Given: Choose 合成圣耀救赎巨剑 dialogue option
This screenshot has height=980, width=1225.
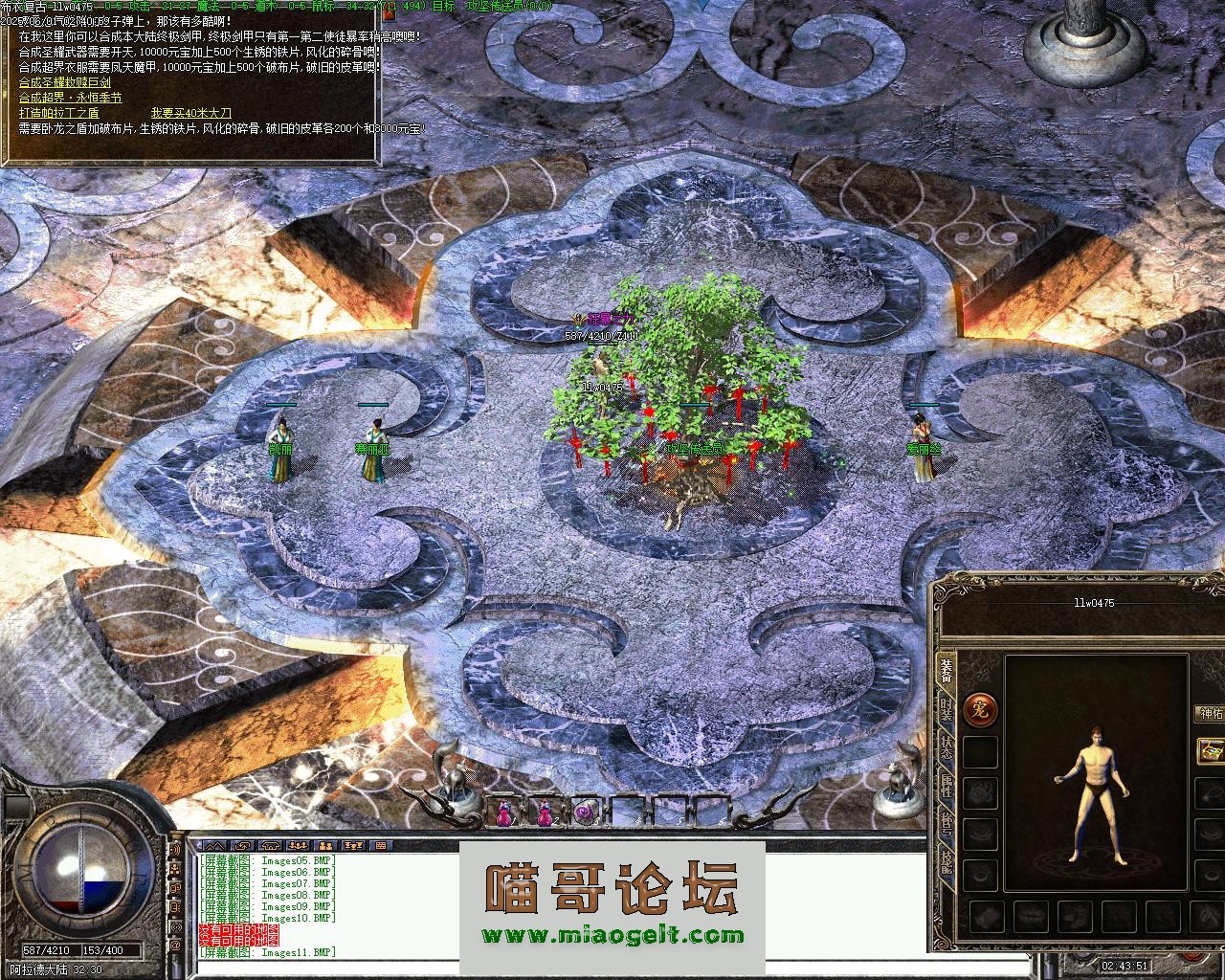Looking at the screenshot, I should tap(64, 82).
